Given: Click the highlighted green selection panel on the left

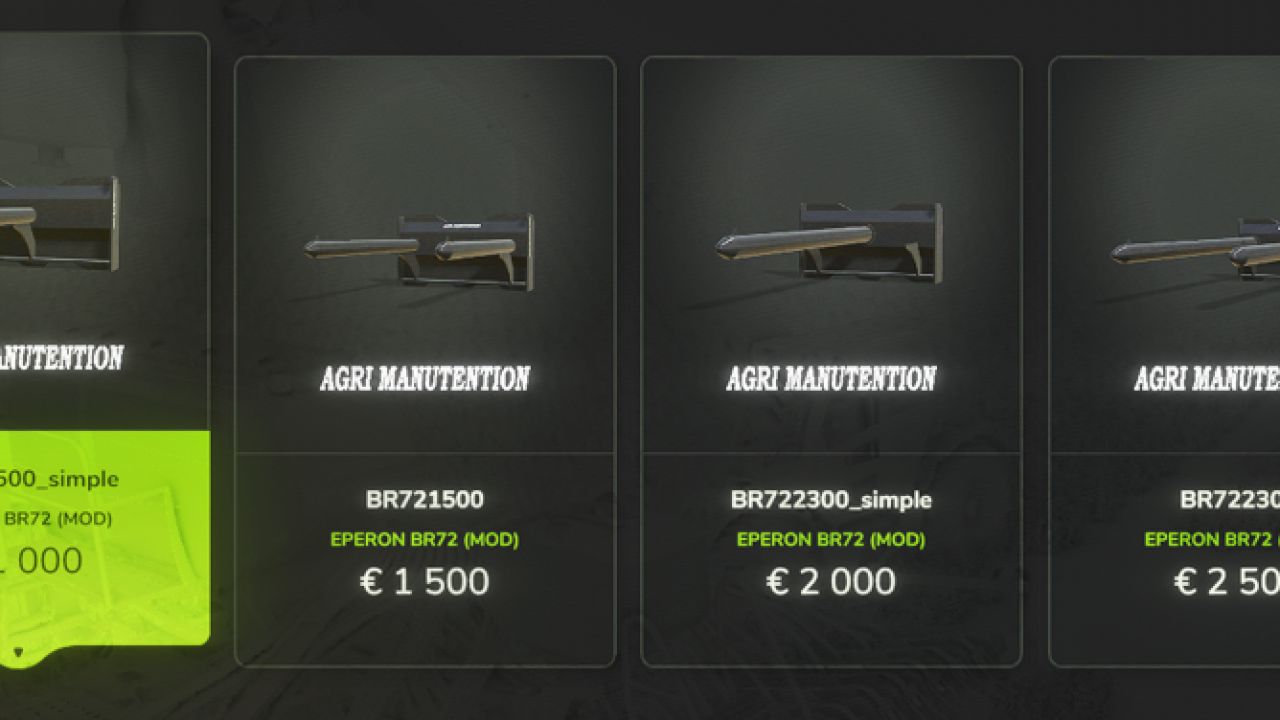Looking at the screenshot, I should click(105, 530).
